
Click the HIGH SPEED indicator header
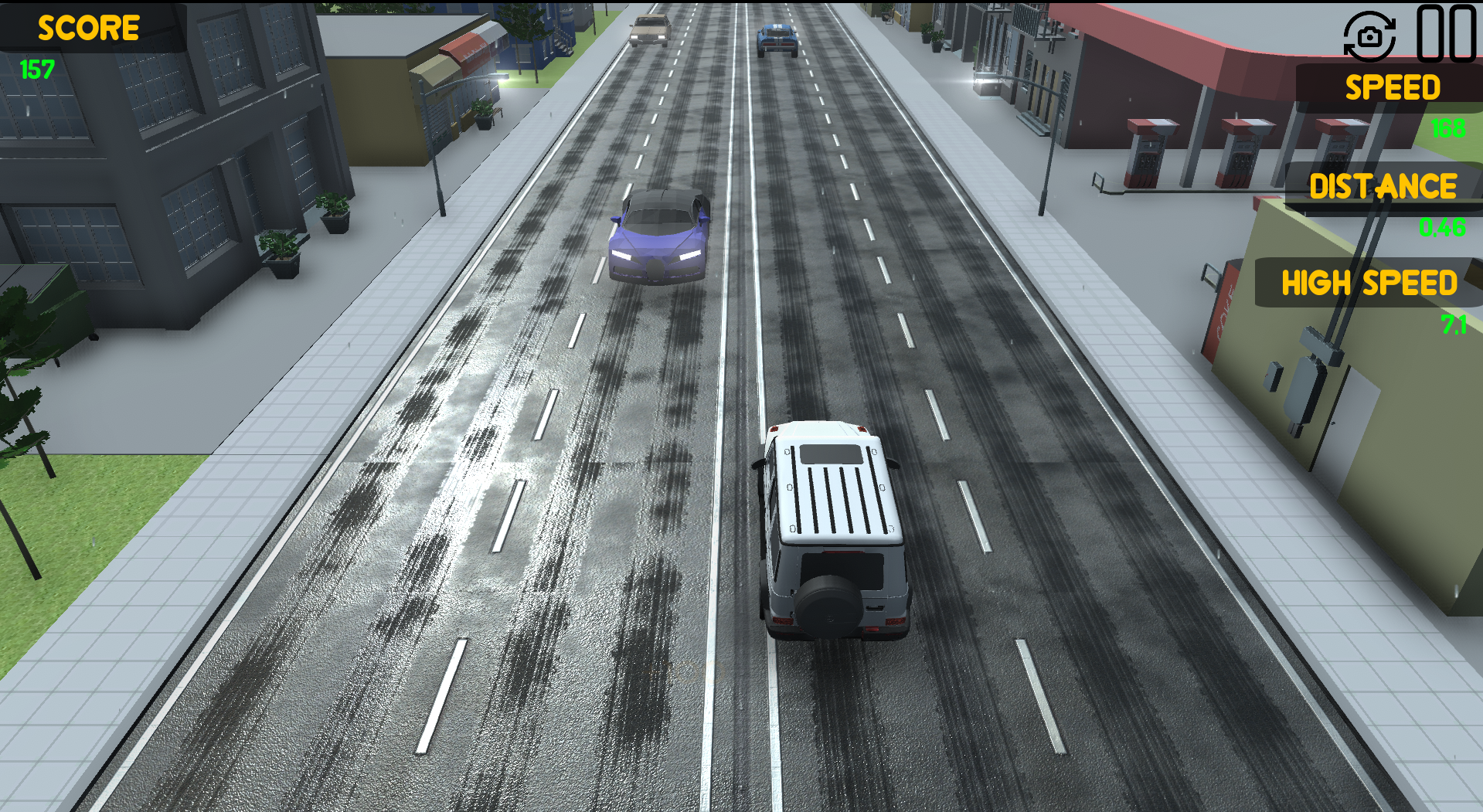click(x=1369, y=284)
